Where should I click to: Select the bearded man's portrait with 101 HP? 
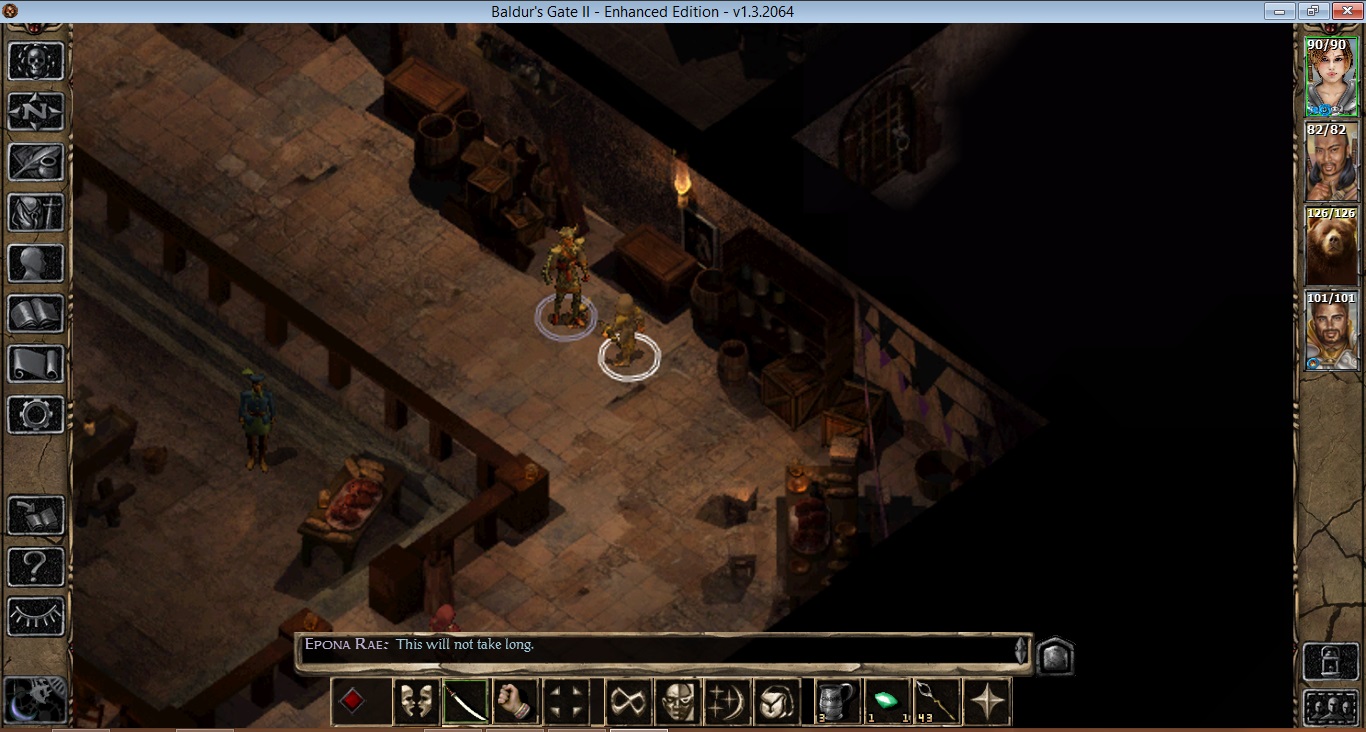1331,331
